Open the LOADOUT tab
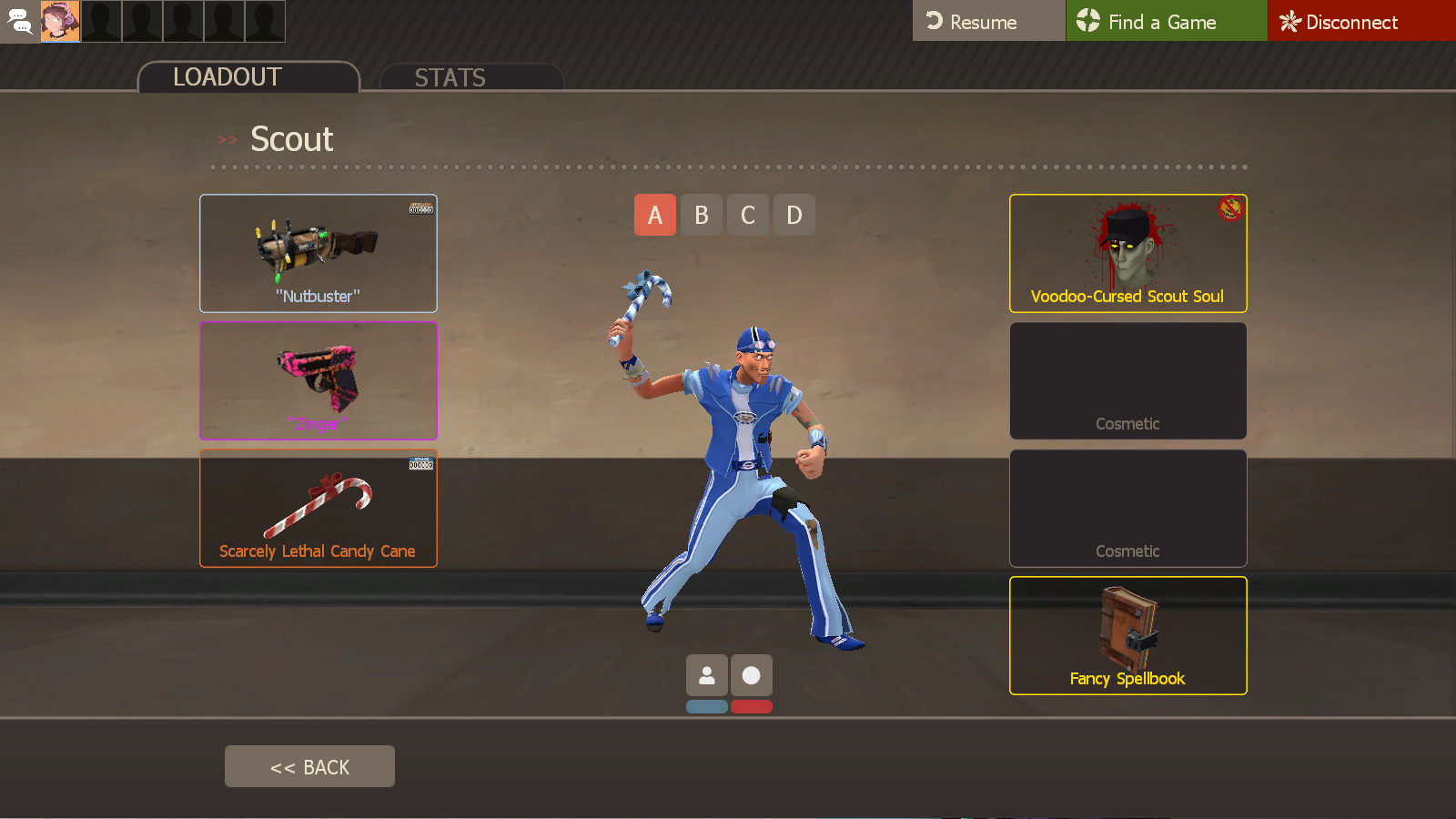 pyautogui.click(x=226, y=77)
